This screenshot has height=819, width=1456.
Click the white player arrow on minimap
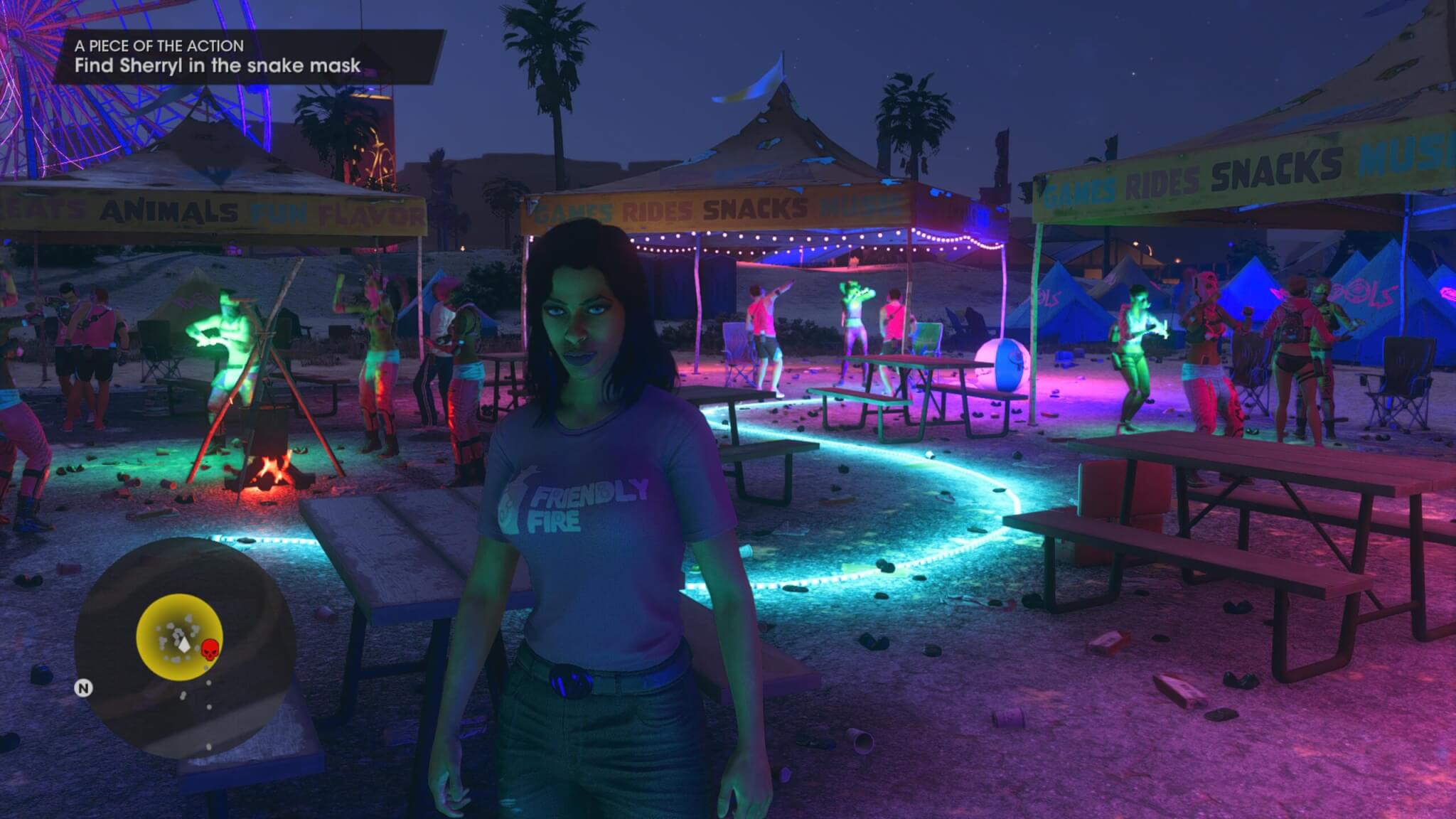coord(183,644)
